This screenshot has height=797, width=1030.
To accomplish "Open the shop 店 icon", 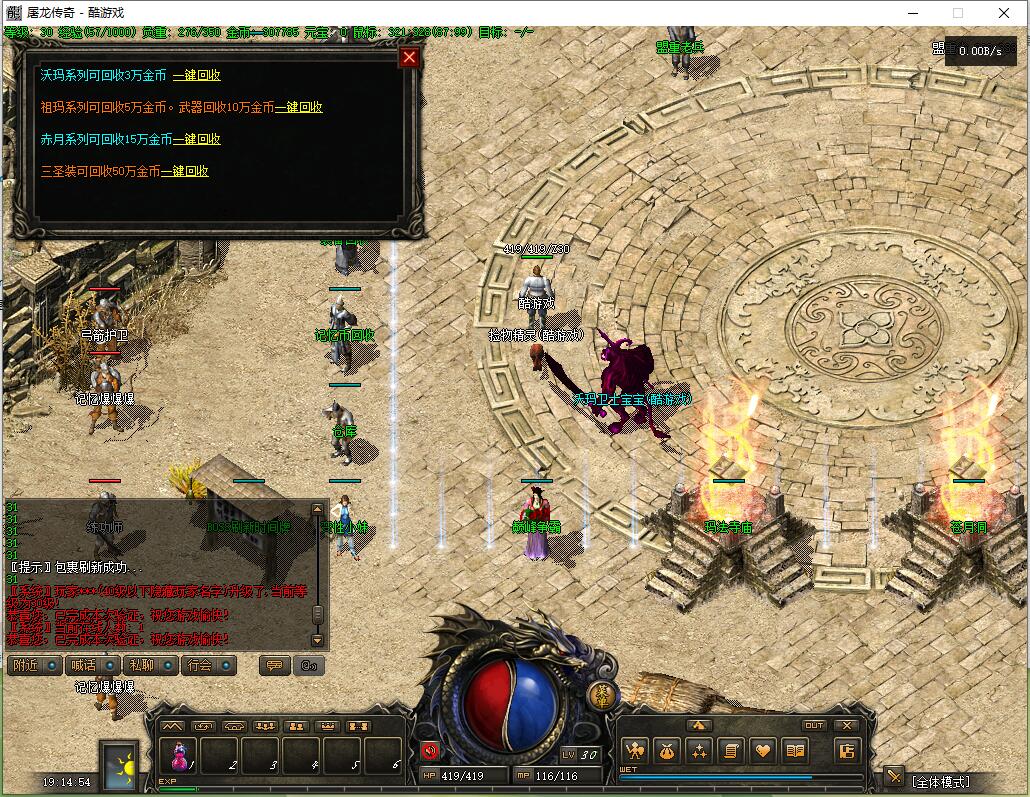I will pos(846,751).
